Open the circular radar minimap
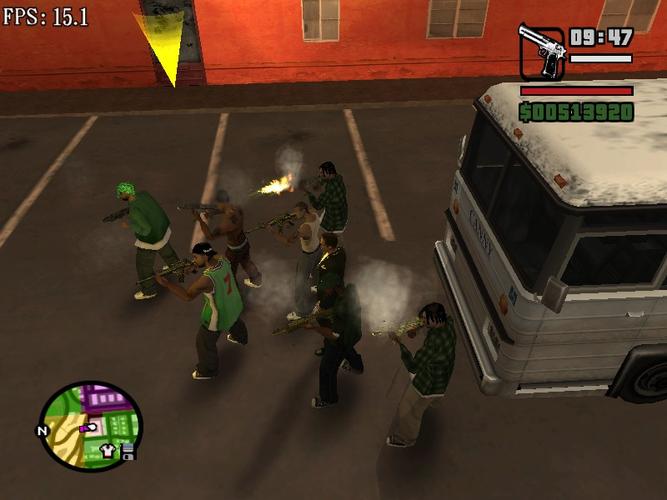667x500 pixels. (91, 426)
